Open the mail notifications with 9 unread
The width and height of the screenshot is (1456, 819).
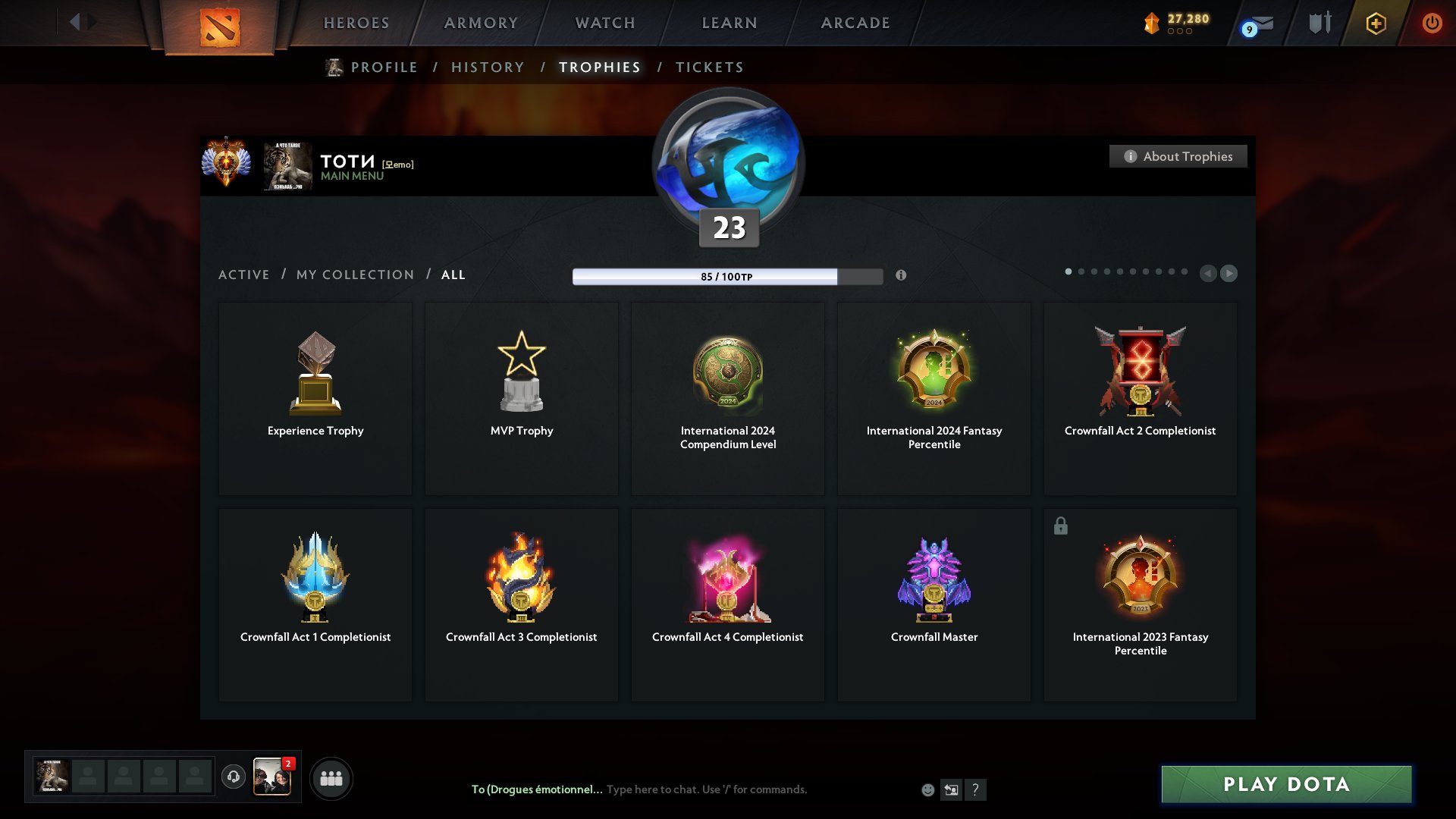pyautogui.click(x=1256, y=24)
